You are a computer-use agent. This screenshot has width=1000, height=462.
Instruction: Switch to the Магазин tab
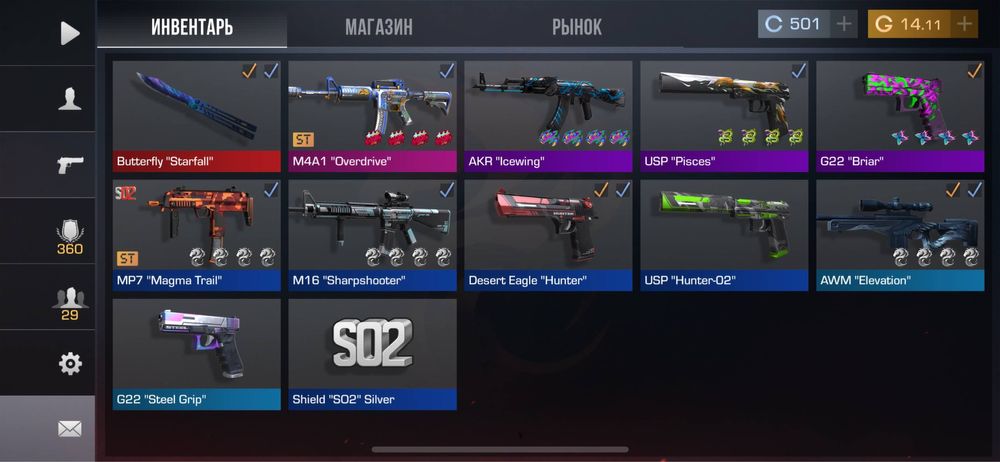point(378,27)
